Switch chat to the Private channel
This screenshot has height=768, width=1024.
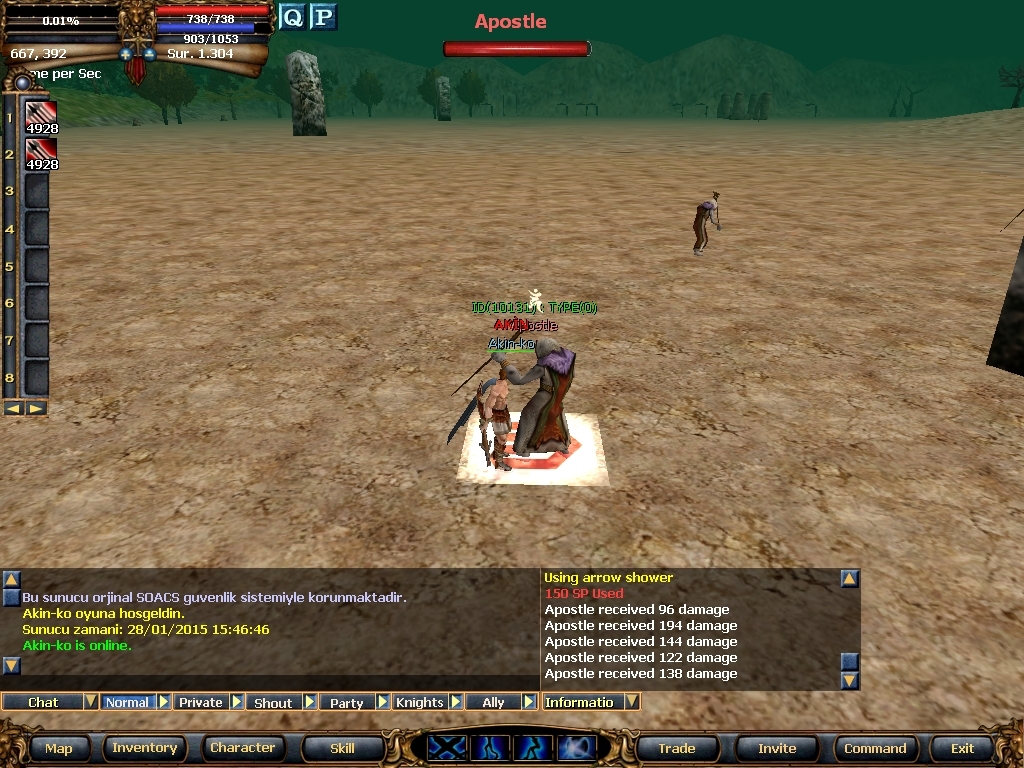200,702
